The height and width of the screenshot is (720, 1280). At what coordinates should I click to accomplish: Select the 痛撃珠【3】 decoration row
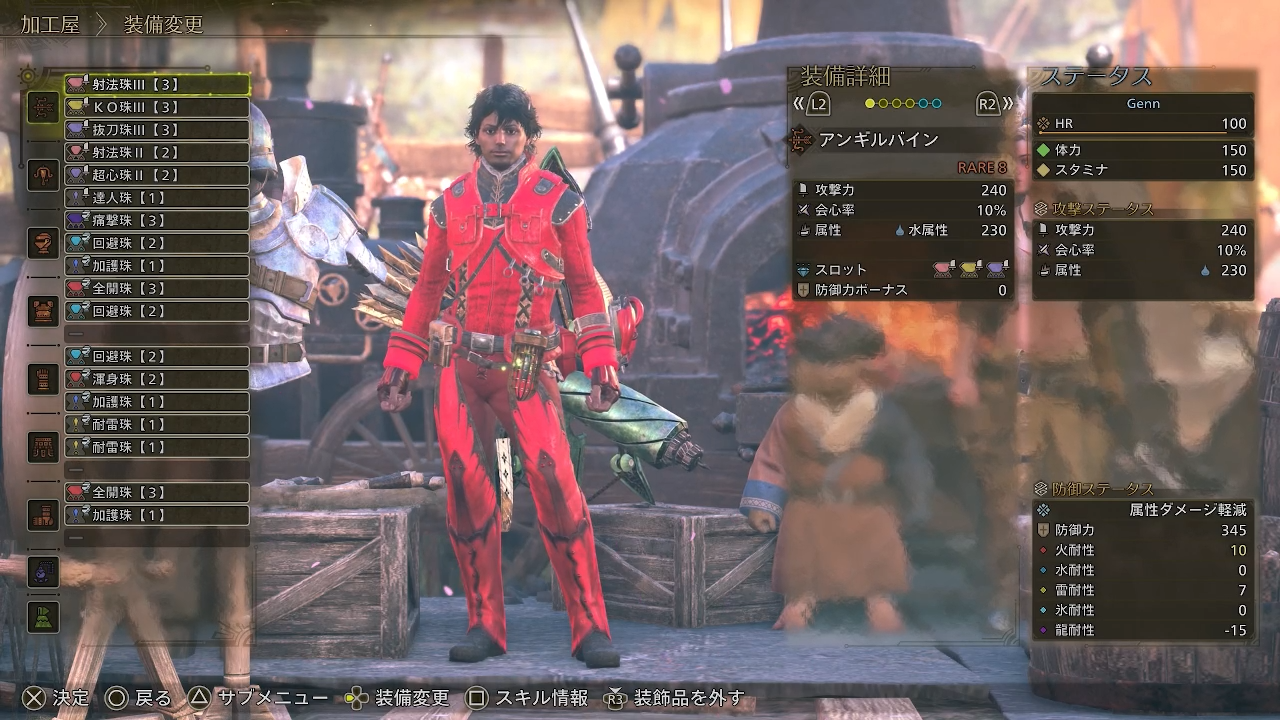point(157,220)
